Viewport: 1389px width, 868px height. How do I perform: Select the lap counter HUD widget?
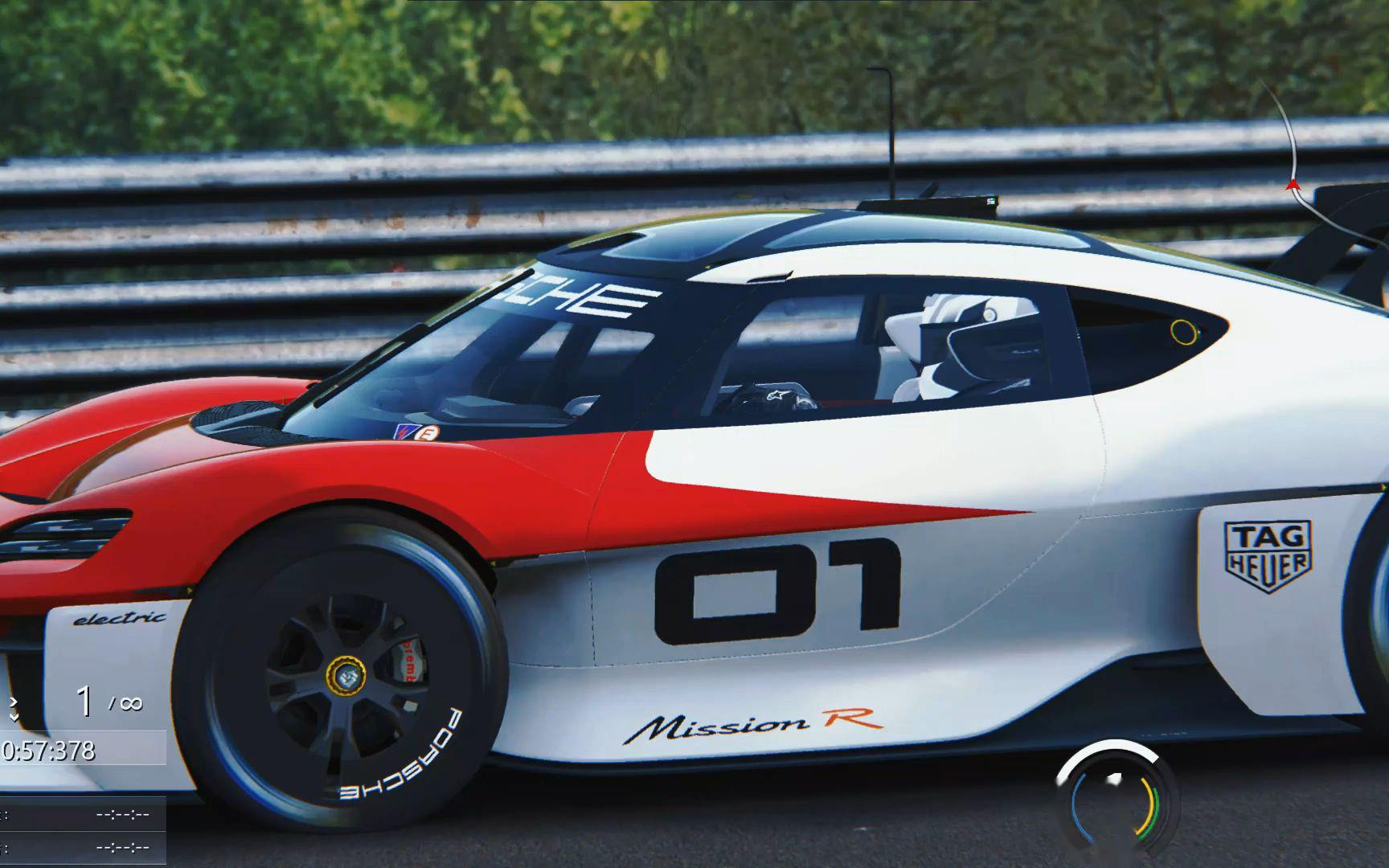tap(80, 702)
